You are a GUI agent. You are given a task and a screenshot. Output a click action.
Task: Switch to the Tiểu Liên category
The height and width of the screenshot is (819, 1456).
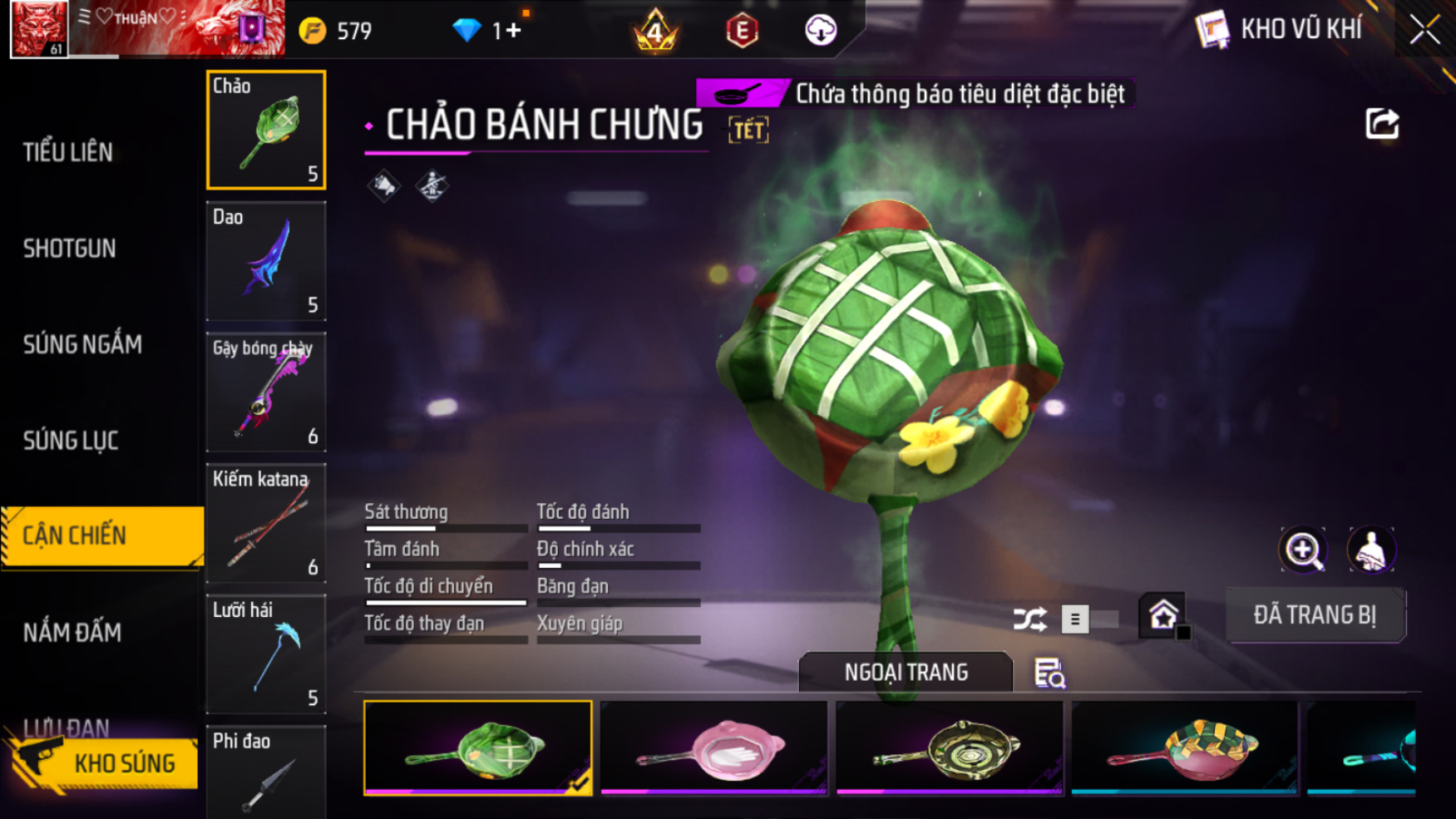(x=68, y=152)
